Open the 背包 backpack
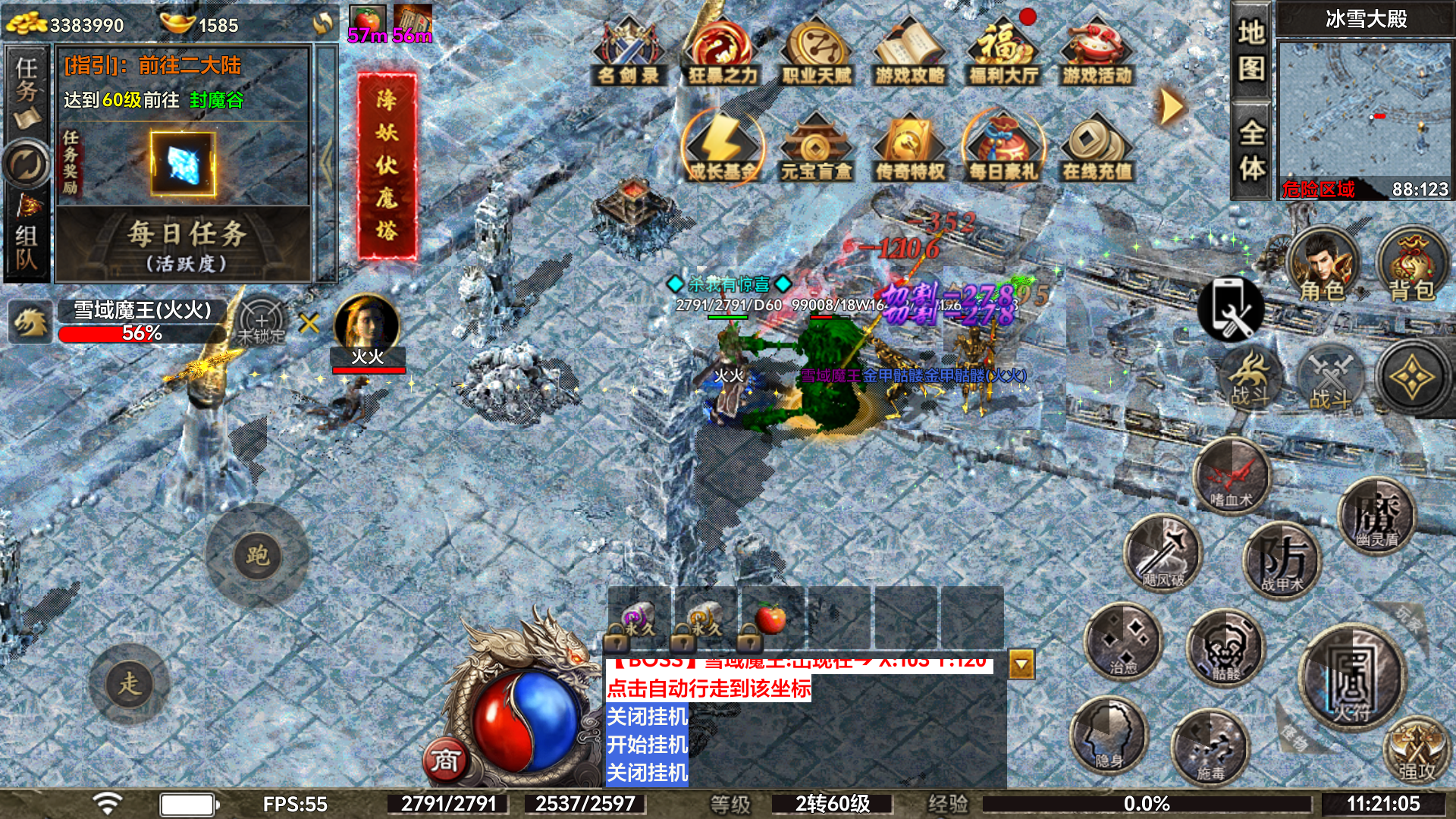Viewport: 1456px width, 819px height. click(x=1411, y=267)
